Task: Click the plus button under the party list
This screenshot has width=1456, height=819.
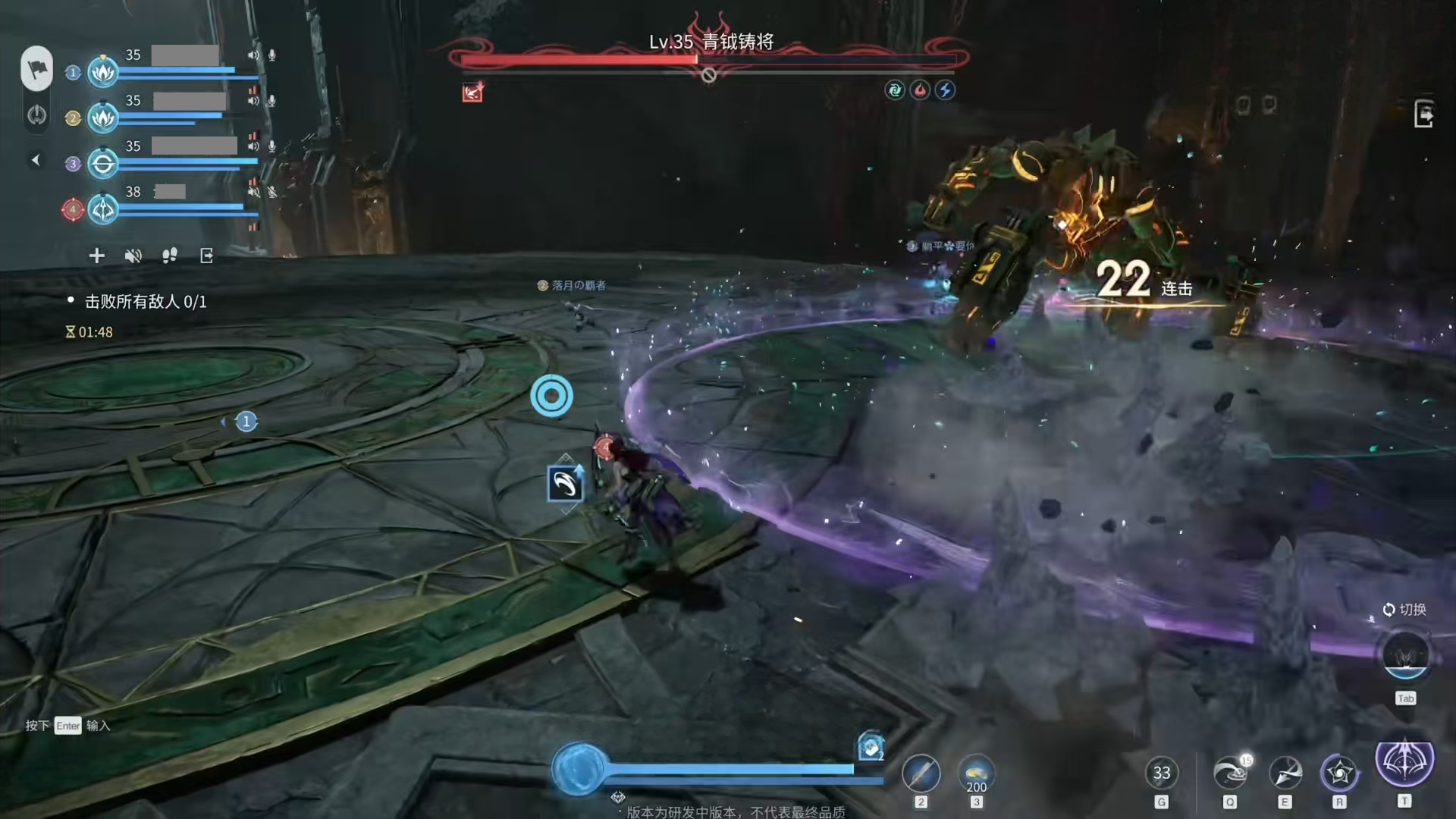Action: coord(96,256)
